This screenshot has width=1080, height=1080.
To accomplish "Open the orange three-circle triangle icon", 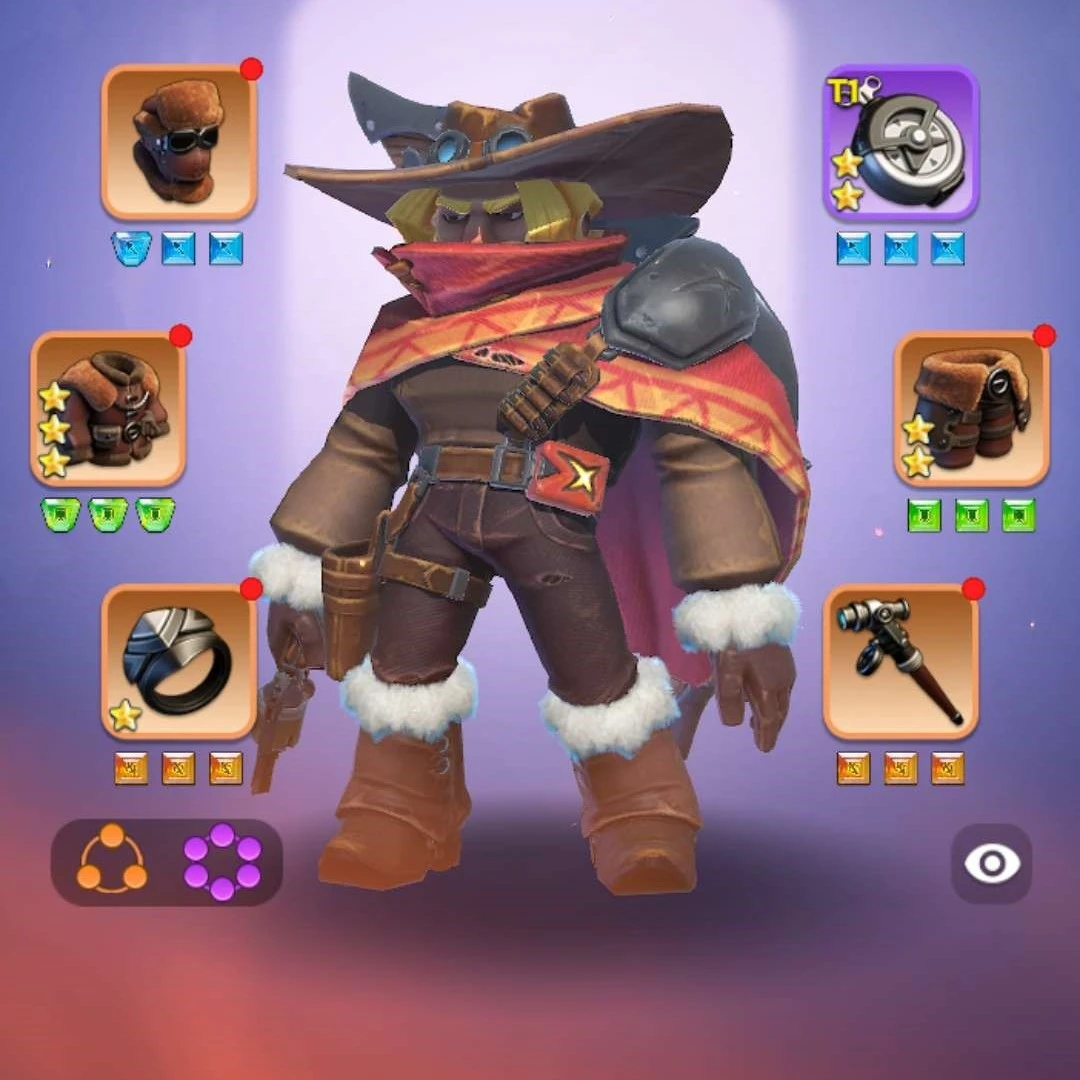I will click(112, 860).
